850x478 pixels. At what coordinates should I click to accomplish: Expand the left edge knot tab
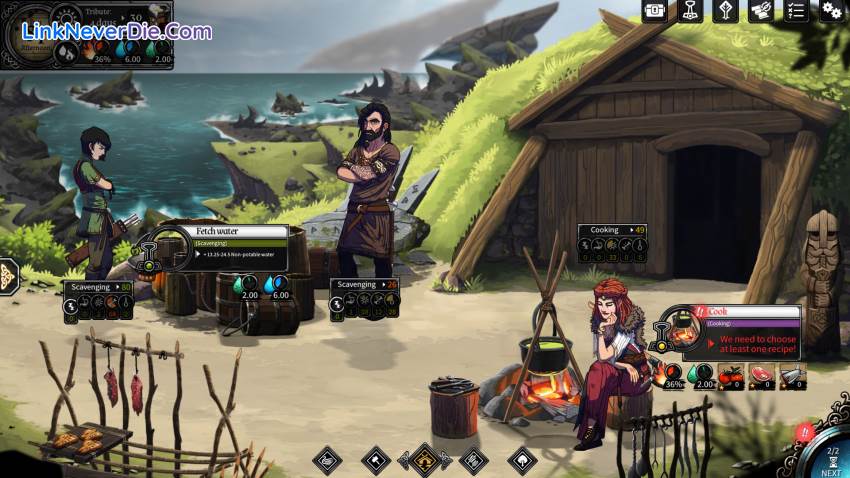click(x=6, y=275)
